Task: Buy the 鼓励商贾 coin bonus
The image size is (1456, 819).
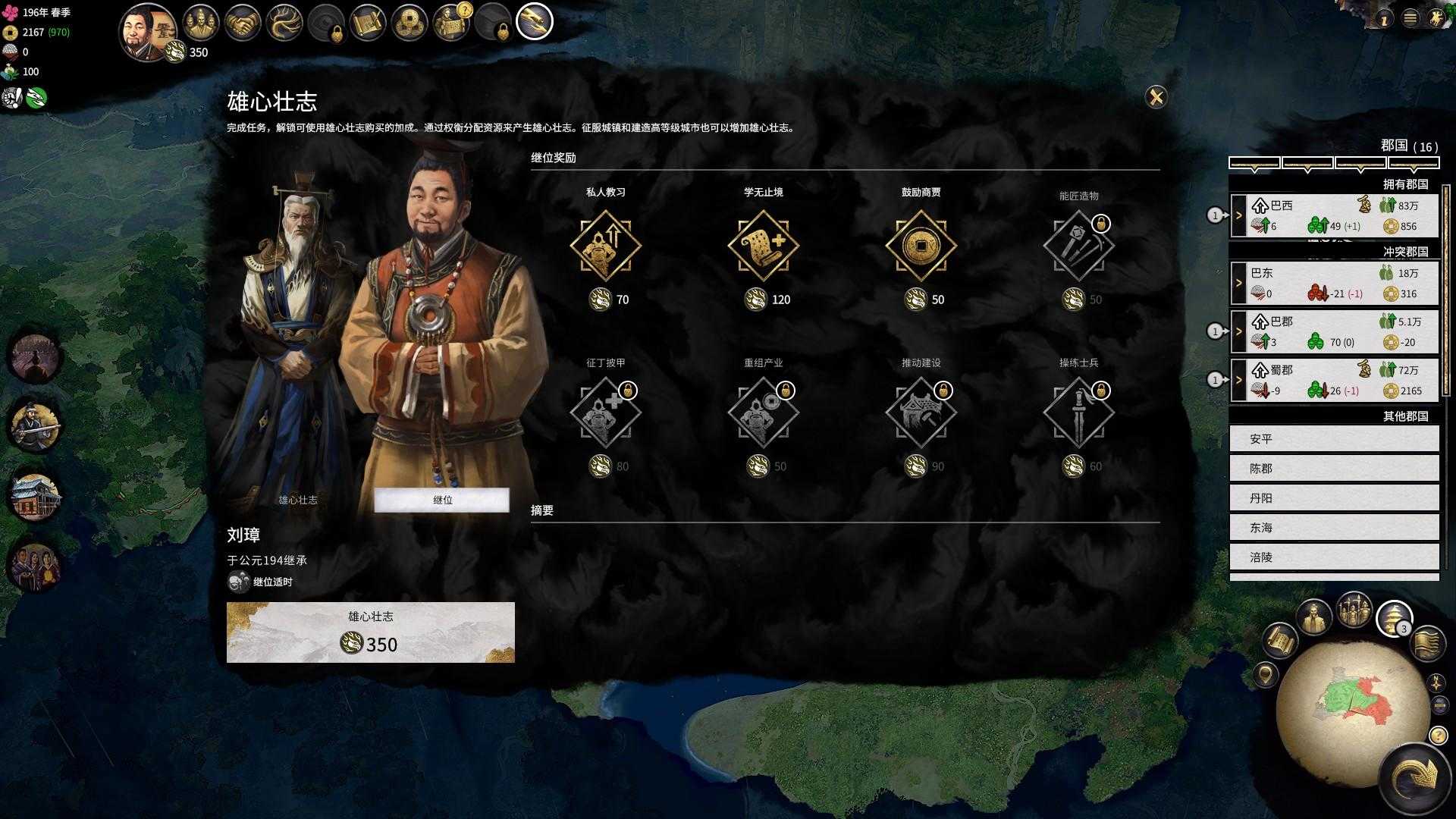Action: (921, 246)
